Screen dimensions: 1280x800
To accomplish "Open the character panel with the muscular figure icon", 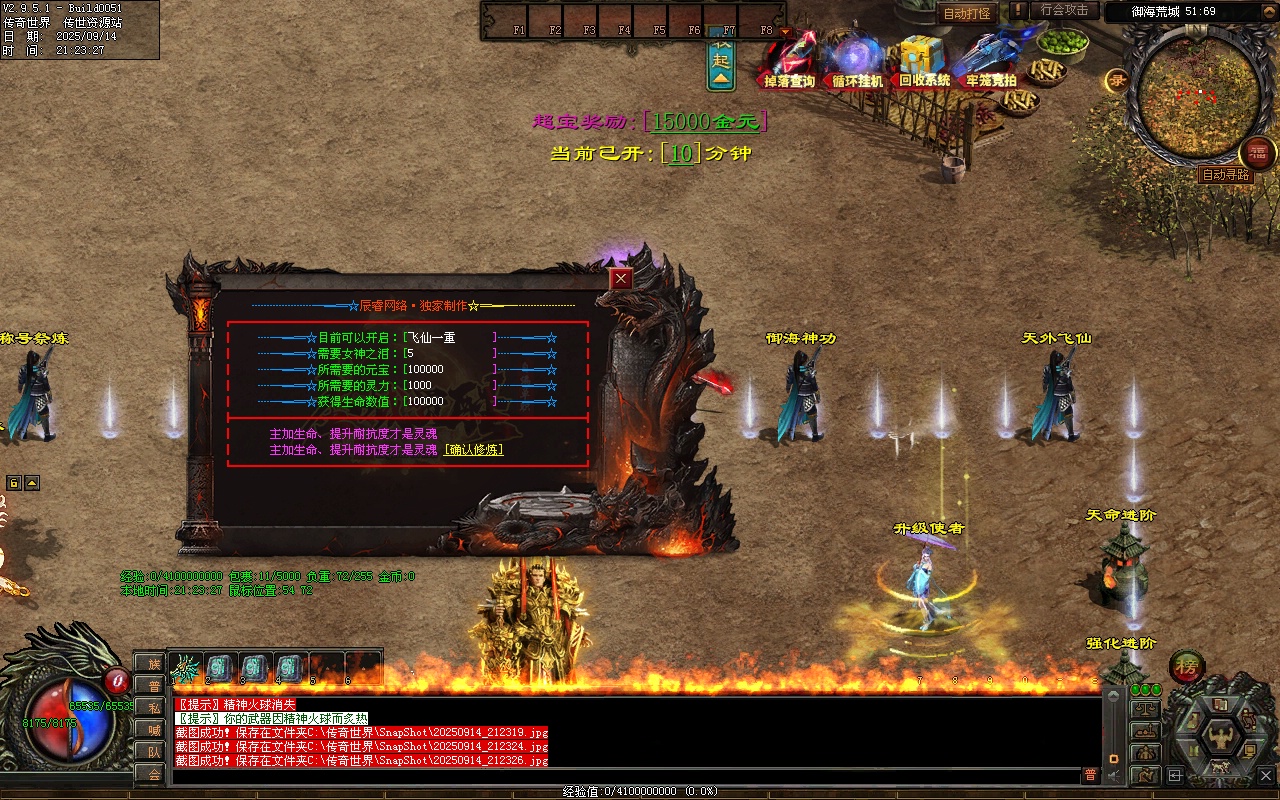I will click(1220, 737).
